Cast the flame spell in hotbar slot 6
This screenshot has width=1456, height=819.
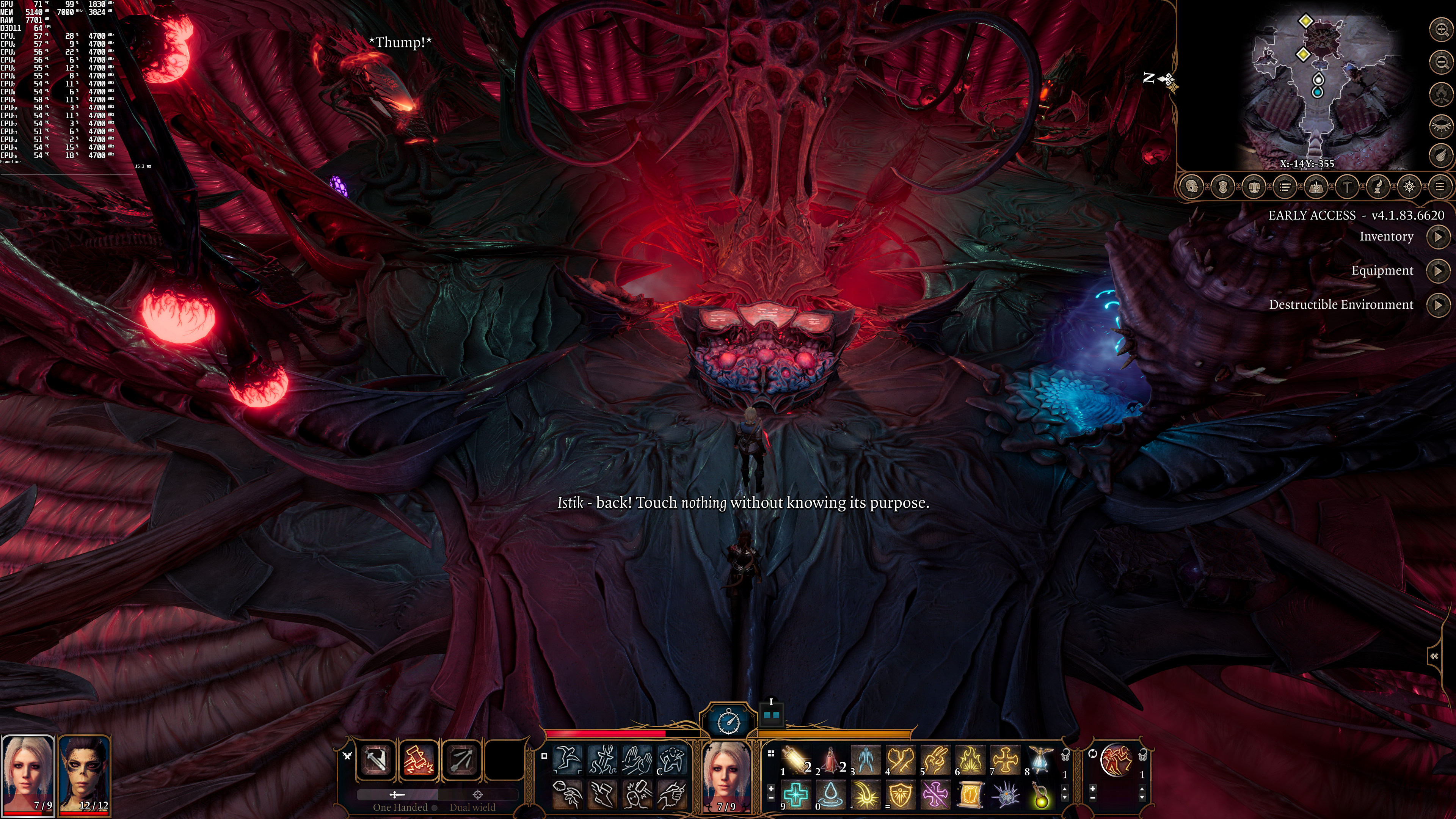(x=970, y=759)
